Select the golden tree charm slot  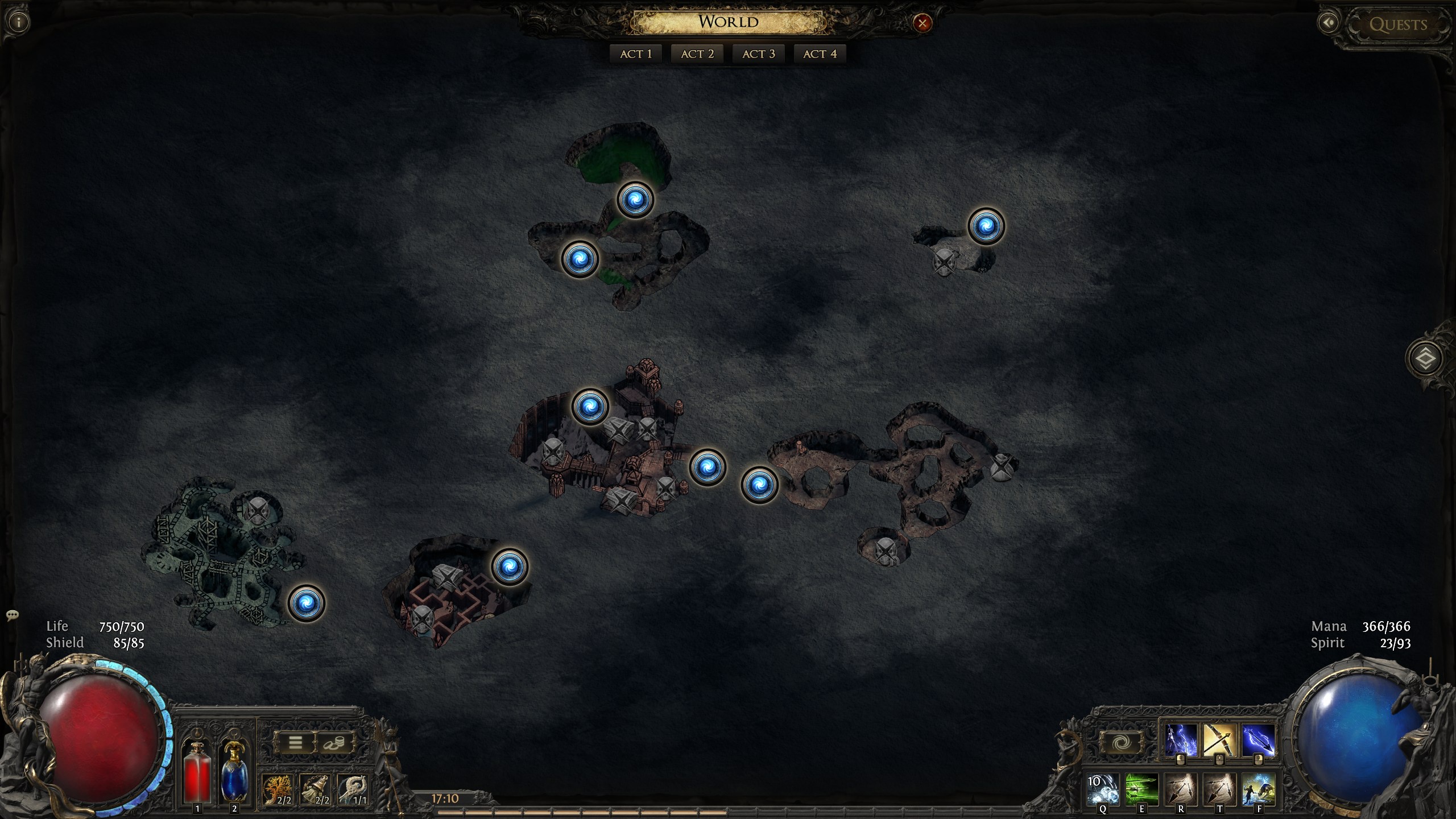pos(278,789)
